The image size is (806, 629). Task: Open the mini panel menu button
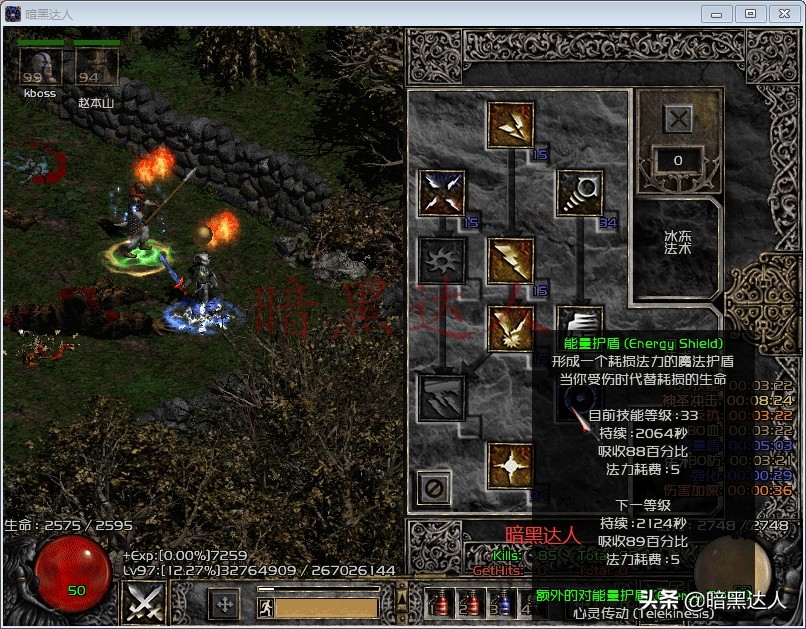pos(224,603)
